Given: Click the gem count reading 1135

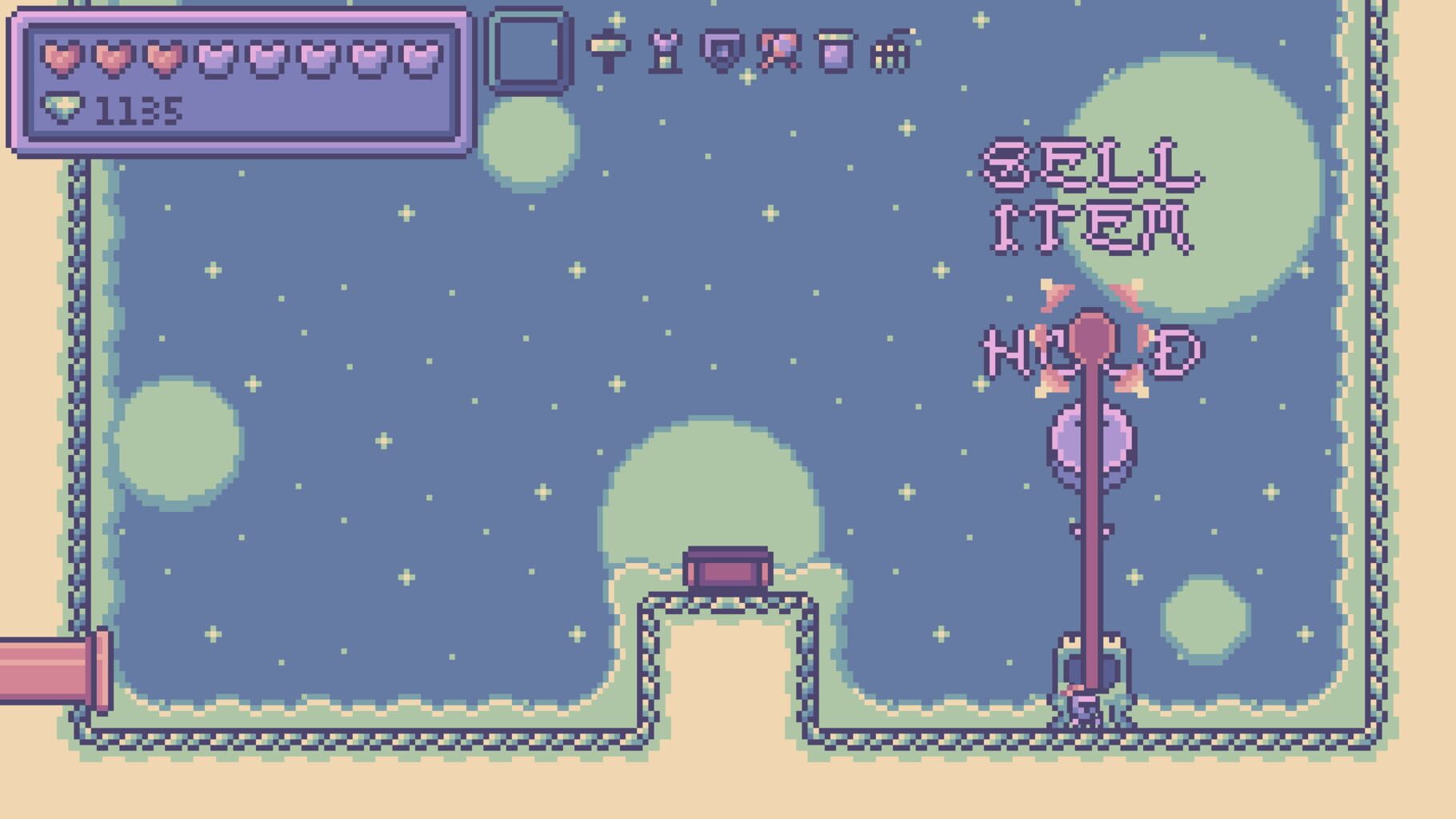Looking at the screenshot, I should (x=138, y=110).
